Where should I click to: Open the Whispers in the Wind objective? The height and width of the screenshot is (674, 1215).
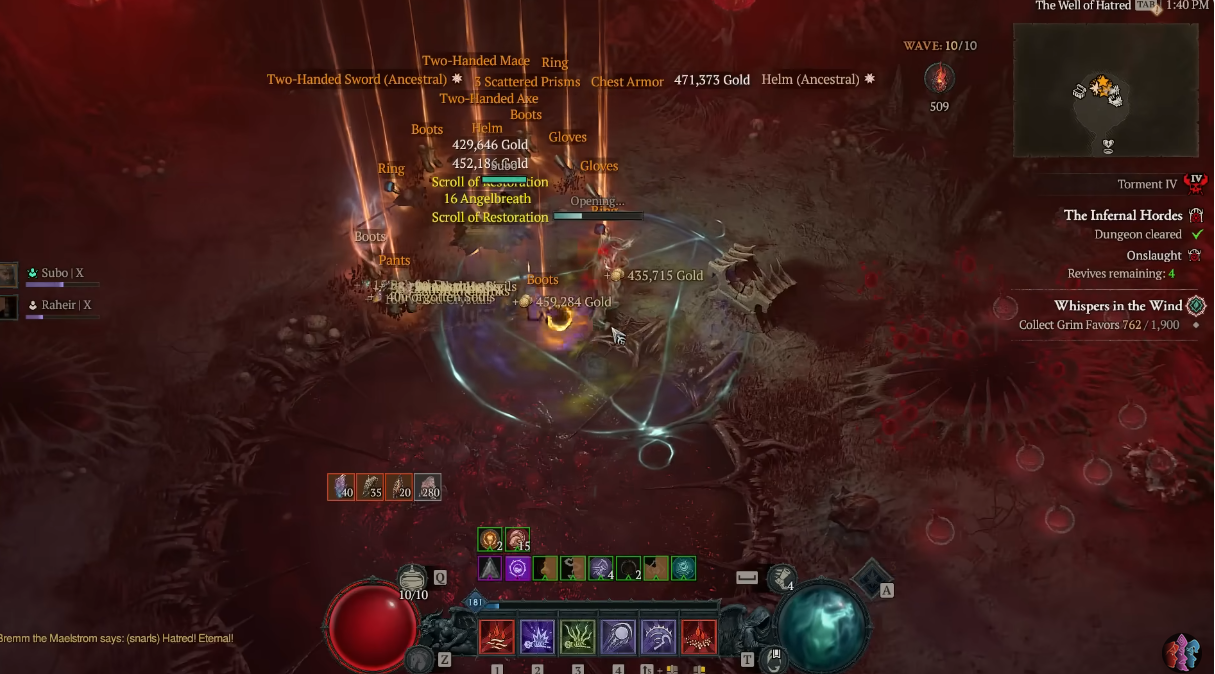click(1118, 306)
